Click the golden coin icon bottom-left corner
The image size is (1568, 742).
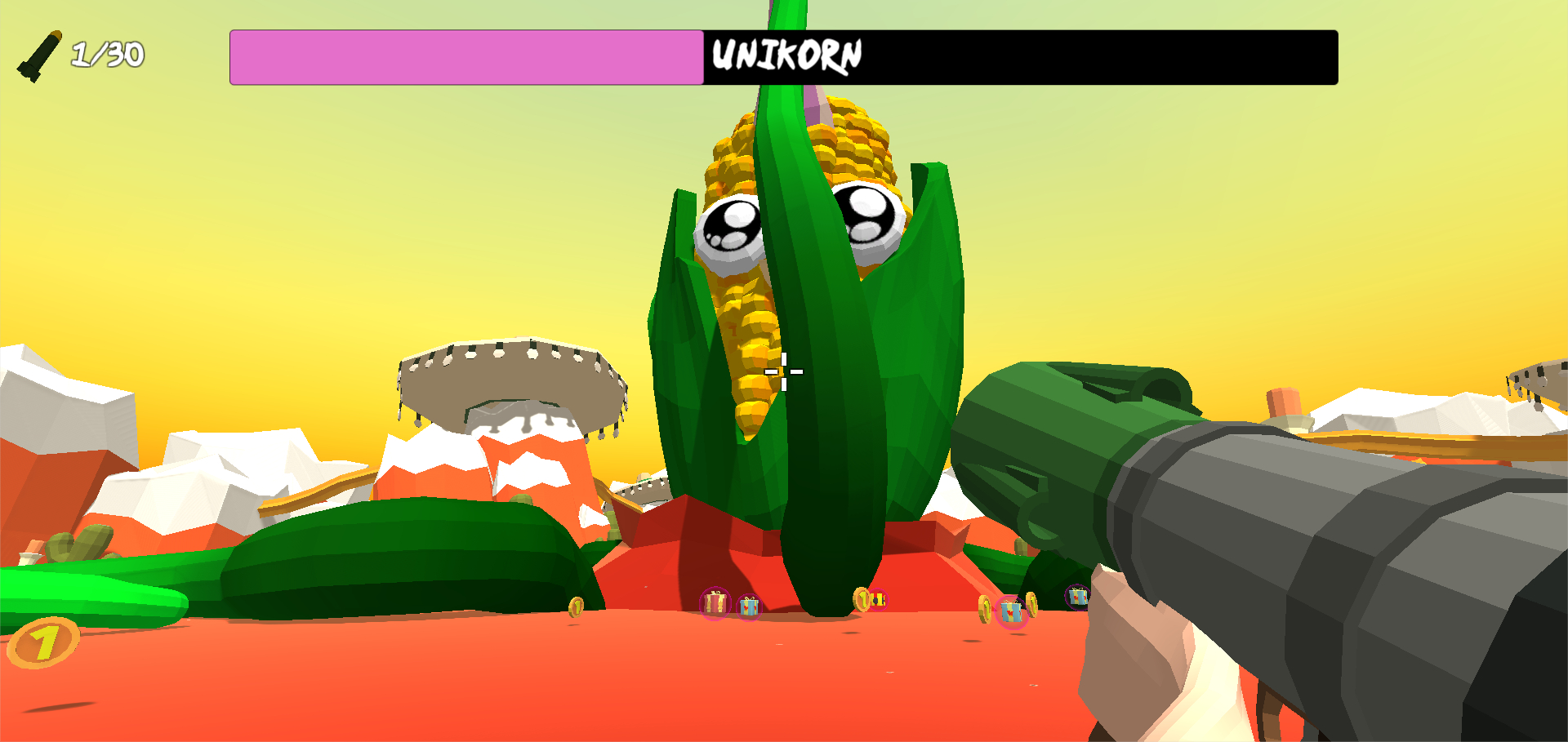pos(42,642)
